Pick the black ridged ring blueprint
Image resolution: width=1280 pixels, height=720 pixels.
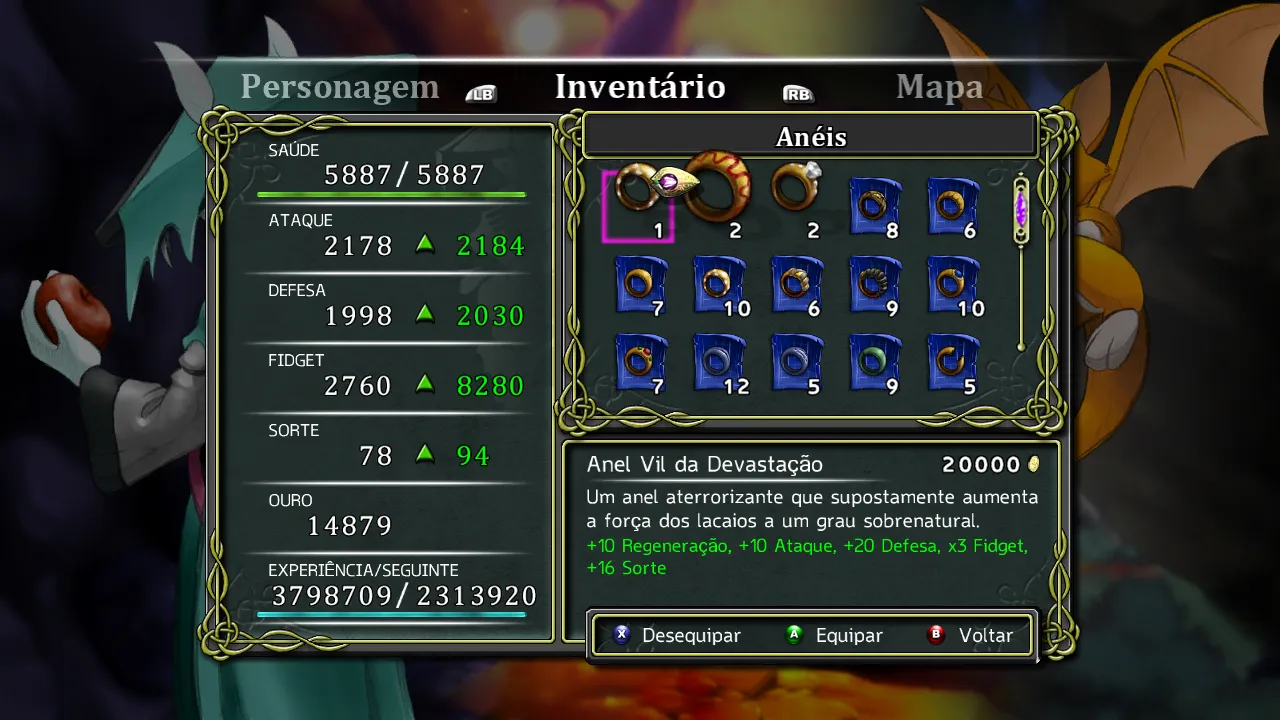pos(874,284)
